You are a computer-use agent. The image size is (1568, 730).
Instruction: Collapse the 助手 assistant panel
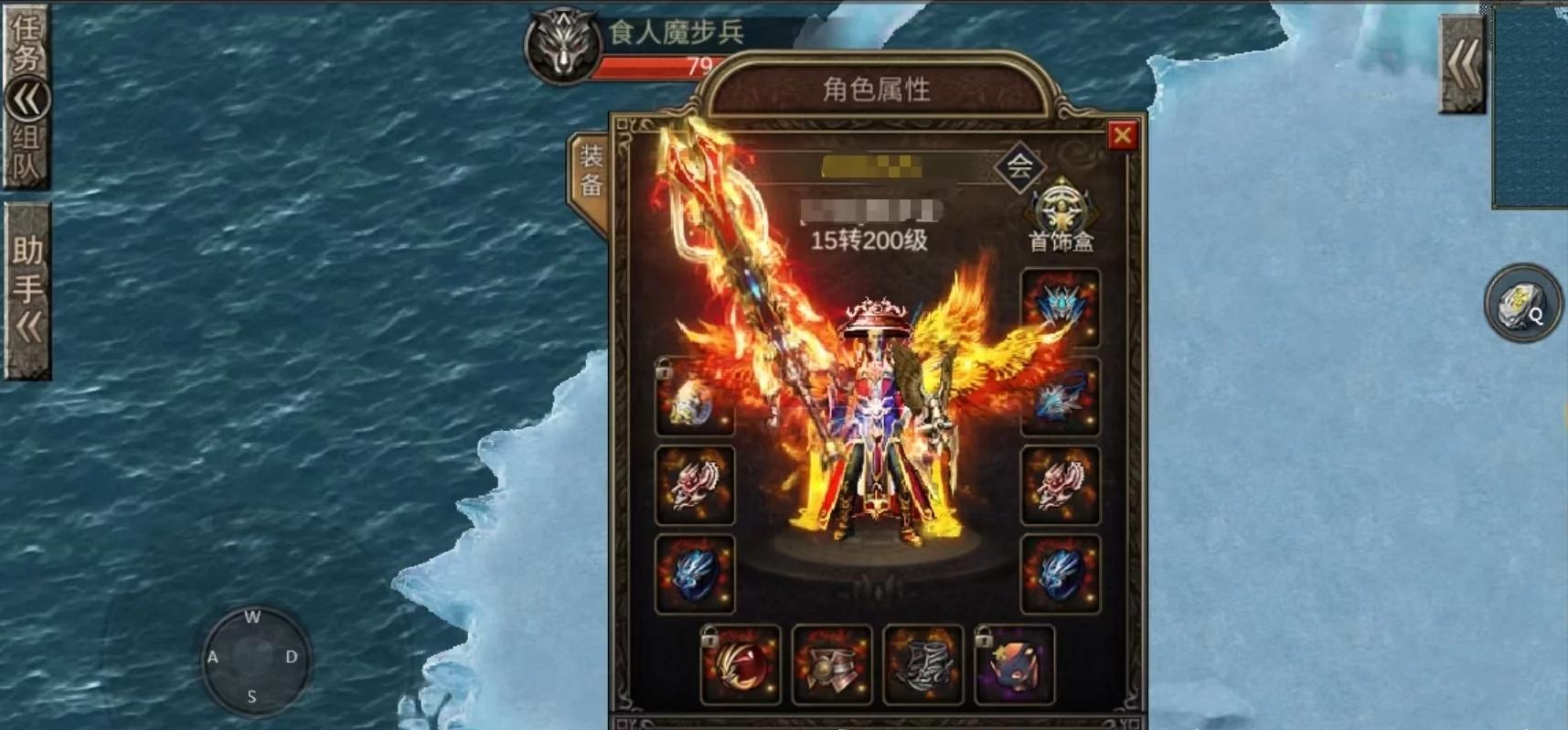[27, 320]
